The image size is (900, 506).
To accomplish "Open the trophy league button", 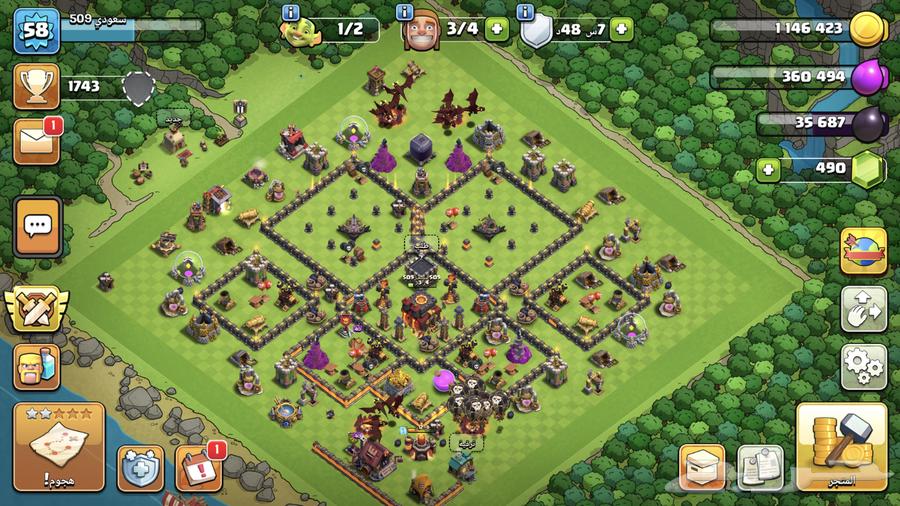I will point(36,87).
